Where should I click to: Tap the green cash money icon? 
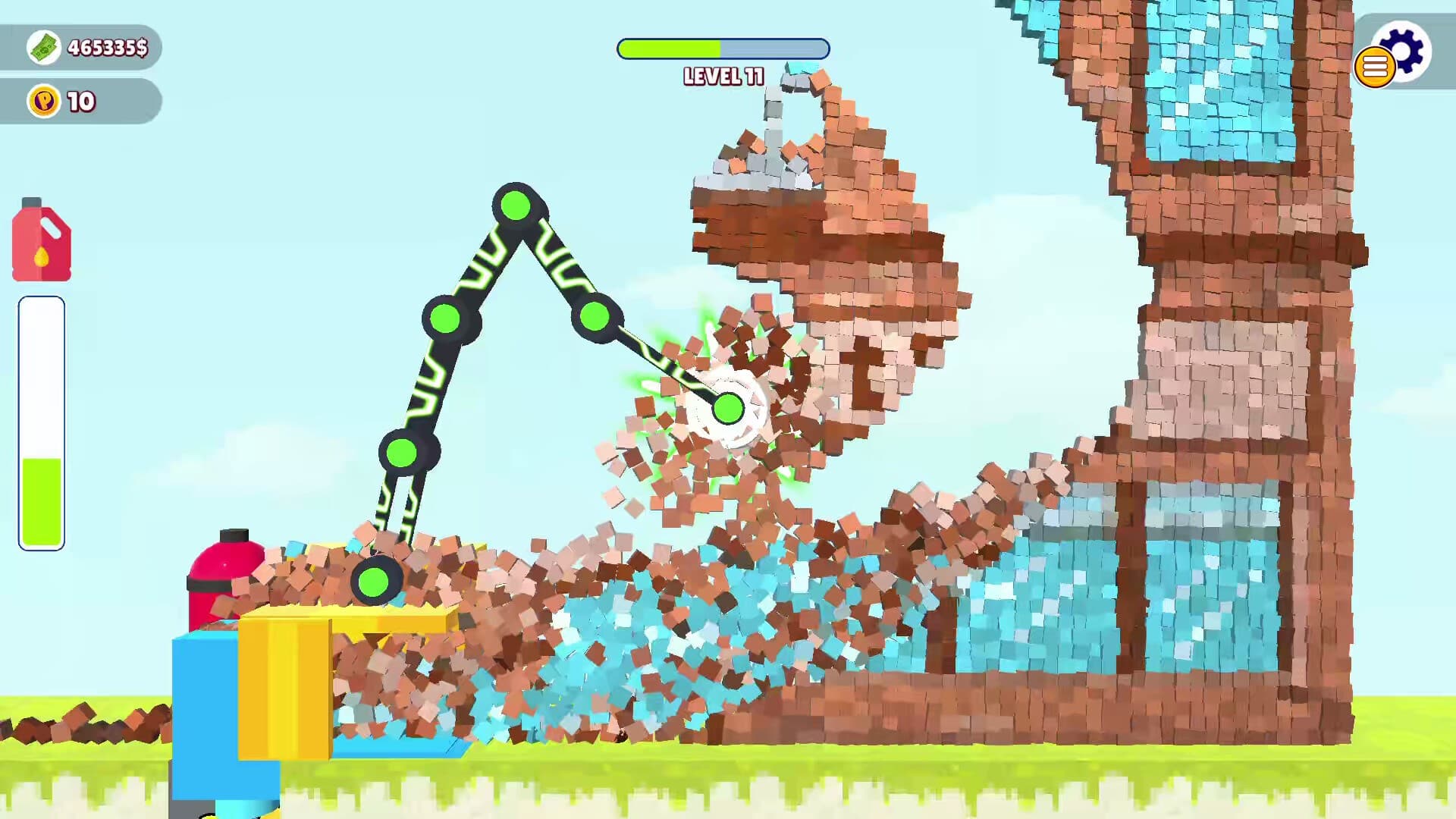pyautogui.click(x=43, y=48)
